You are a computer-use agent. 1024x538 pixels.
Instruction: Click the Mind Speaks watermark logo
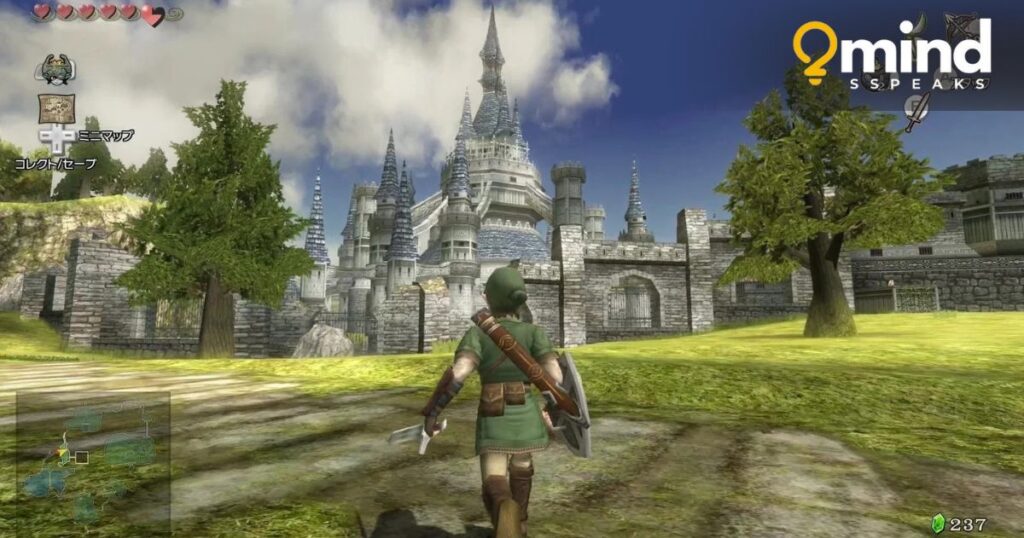890,55
